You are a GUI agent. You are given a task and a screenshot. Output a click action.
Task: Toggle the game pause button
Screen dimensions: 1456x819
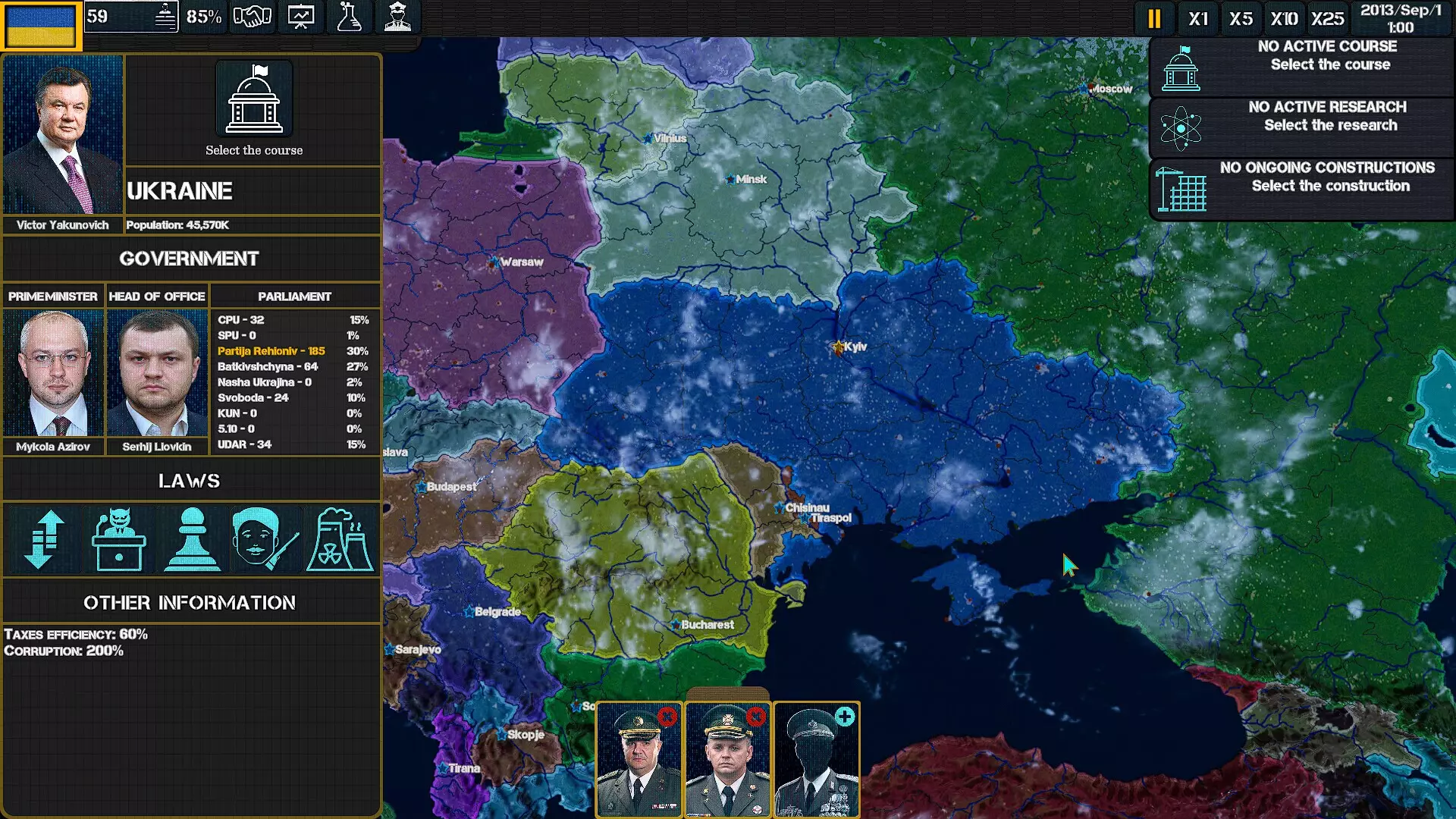point(1154,18)
